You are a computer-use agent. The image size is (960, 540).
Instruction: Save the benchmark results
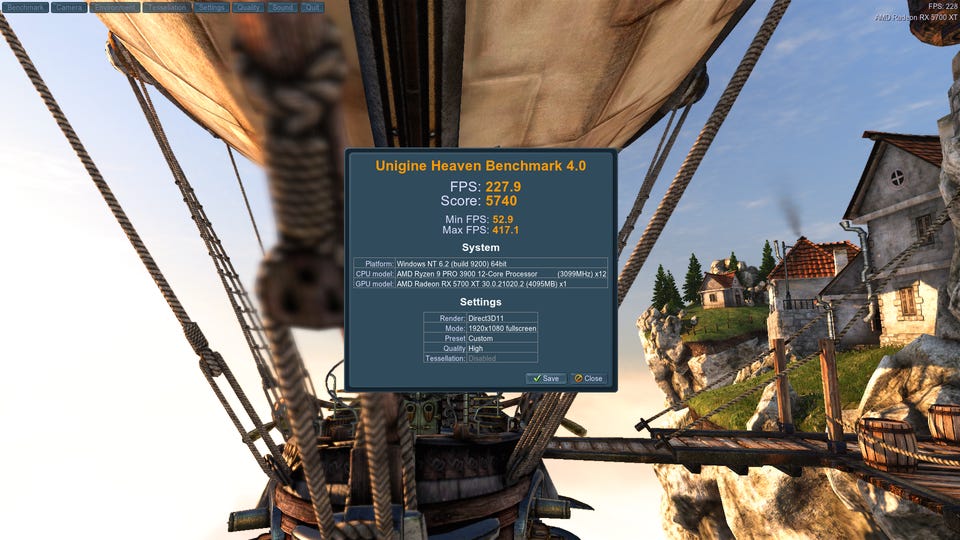(x=546, y=378)
